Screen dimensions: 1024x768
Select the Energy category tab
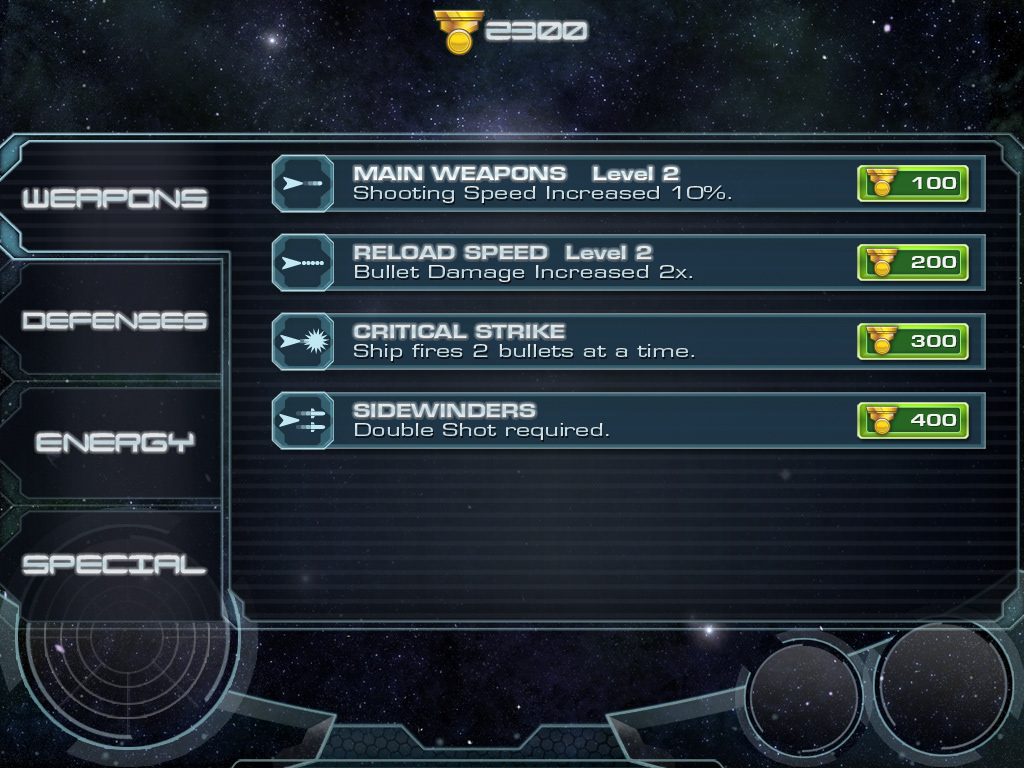(114, 443)
